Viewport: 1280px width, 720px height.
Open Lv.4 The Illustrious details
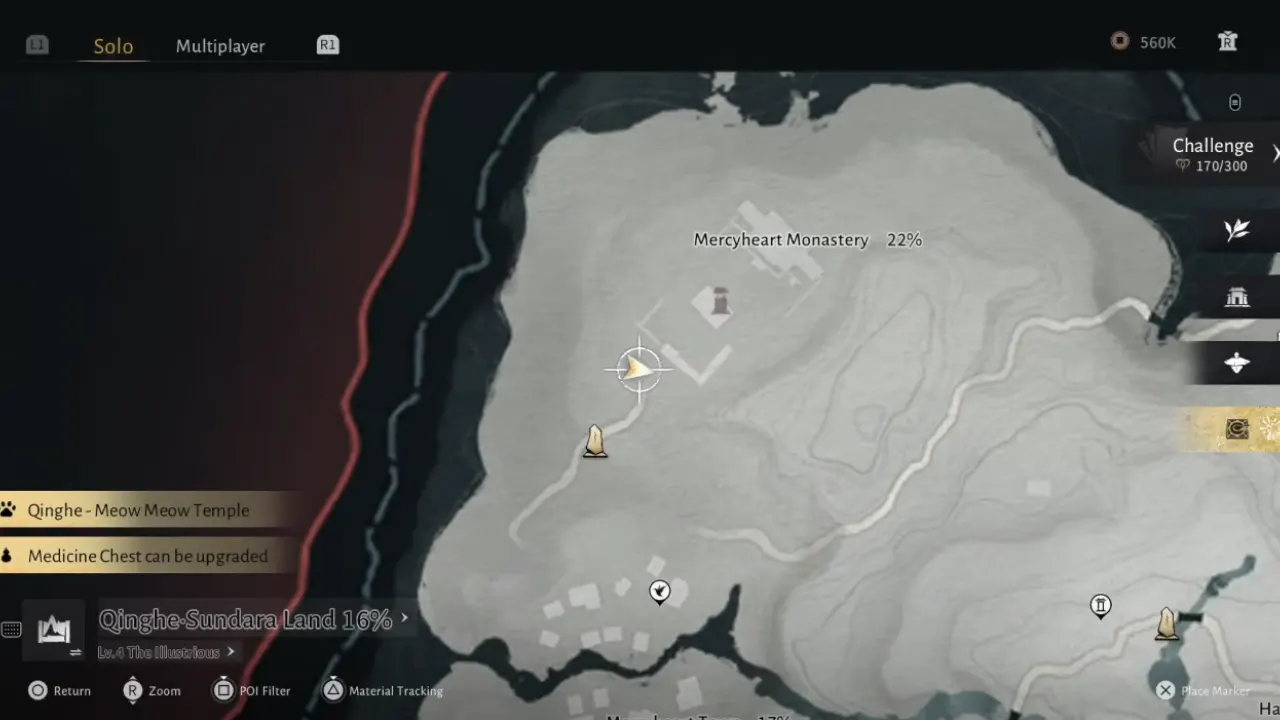(x=165, y=652)
